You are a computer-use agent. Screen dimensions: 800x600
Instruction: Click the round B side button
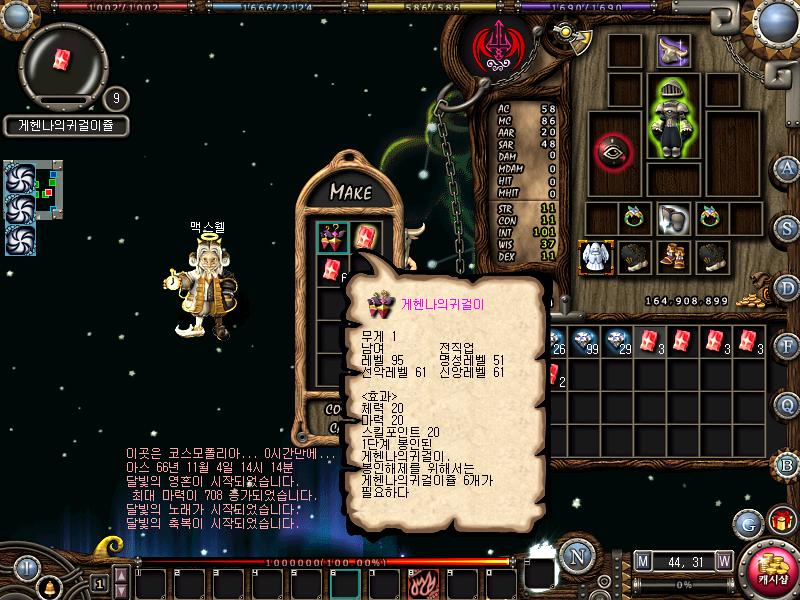[788, 464]
